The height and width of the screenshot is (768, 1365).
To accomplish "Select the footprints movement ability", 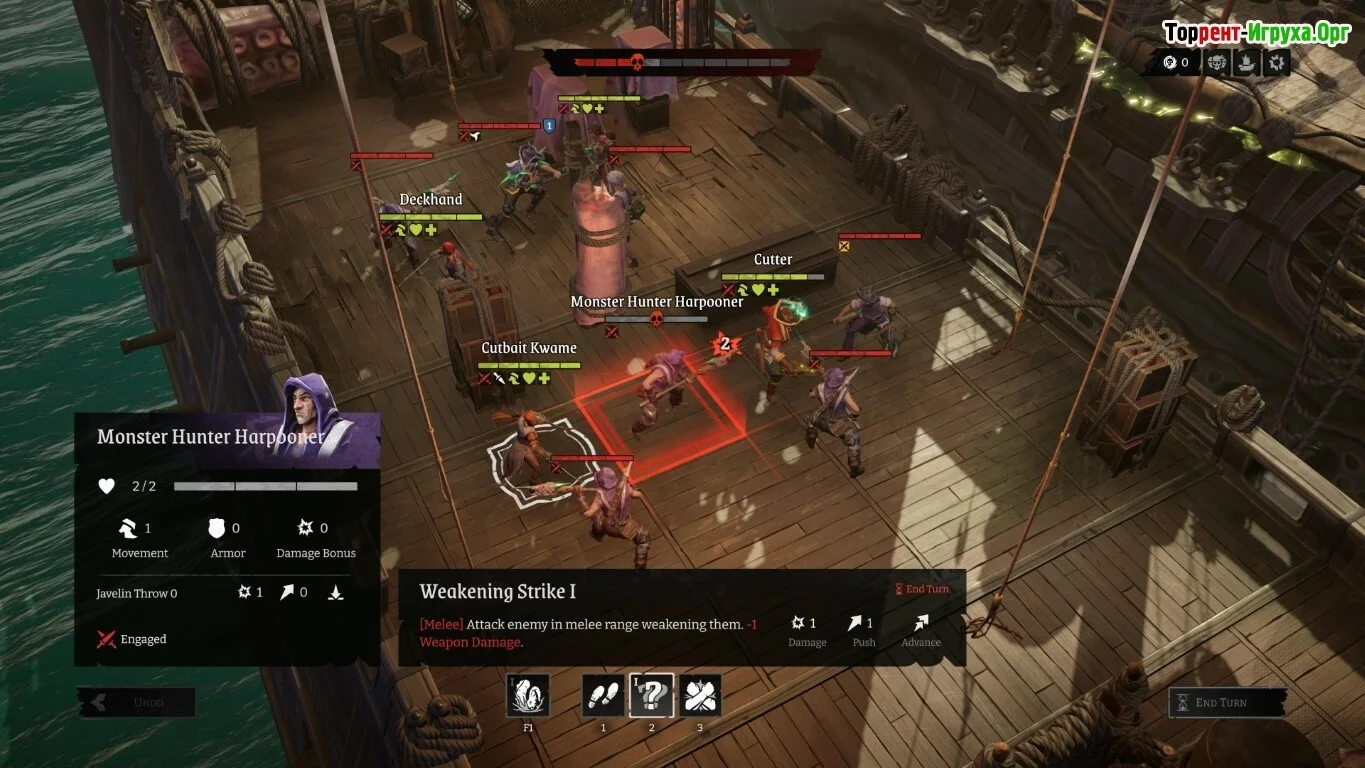I will click(603, 695).
